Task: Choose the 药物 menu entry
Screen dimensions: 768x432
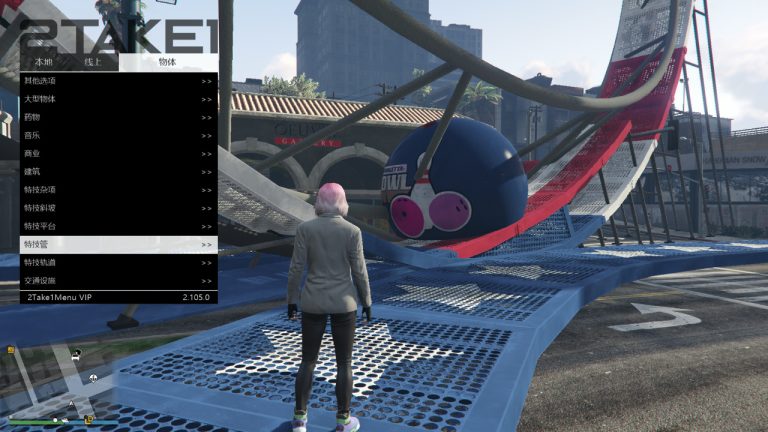Action: [x=118, y=117]
